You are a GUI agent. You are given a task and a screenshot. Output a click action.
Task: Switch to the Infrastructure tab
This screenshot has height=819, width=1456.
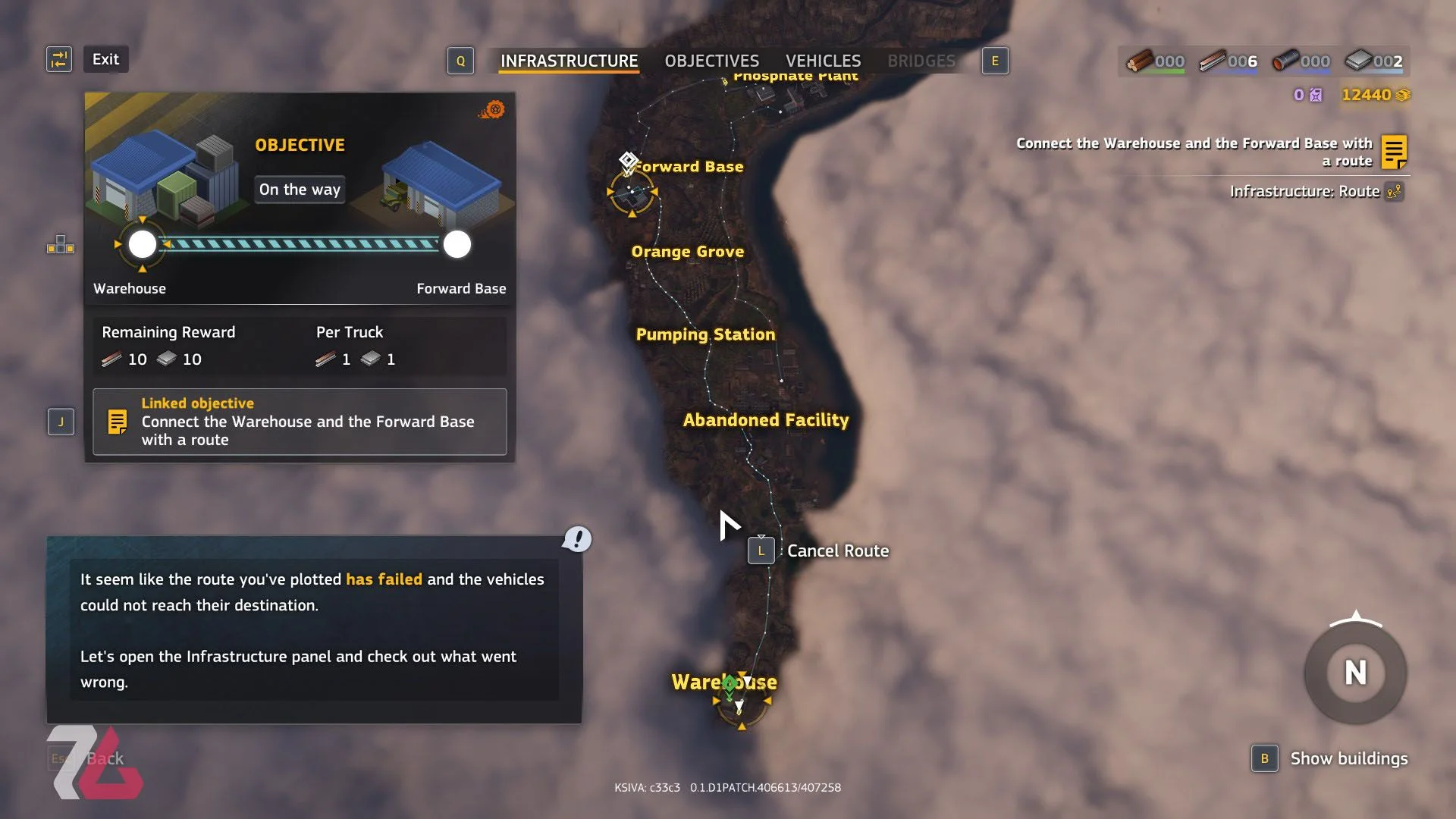click(569, 61)
